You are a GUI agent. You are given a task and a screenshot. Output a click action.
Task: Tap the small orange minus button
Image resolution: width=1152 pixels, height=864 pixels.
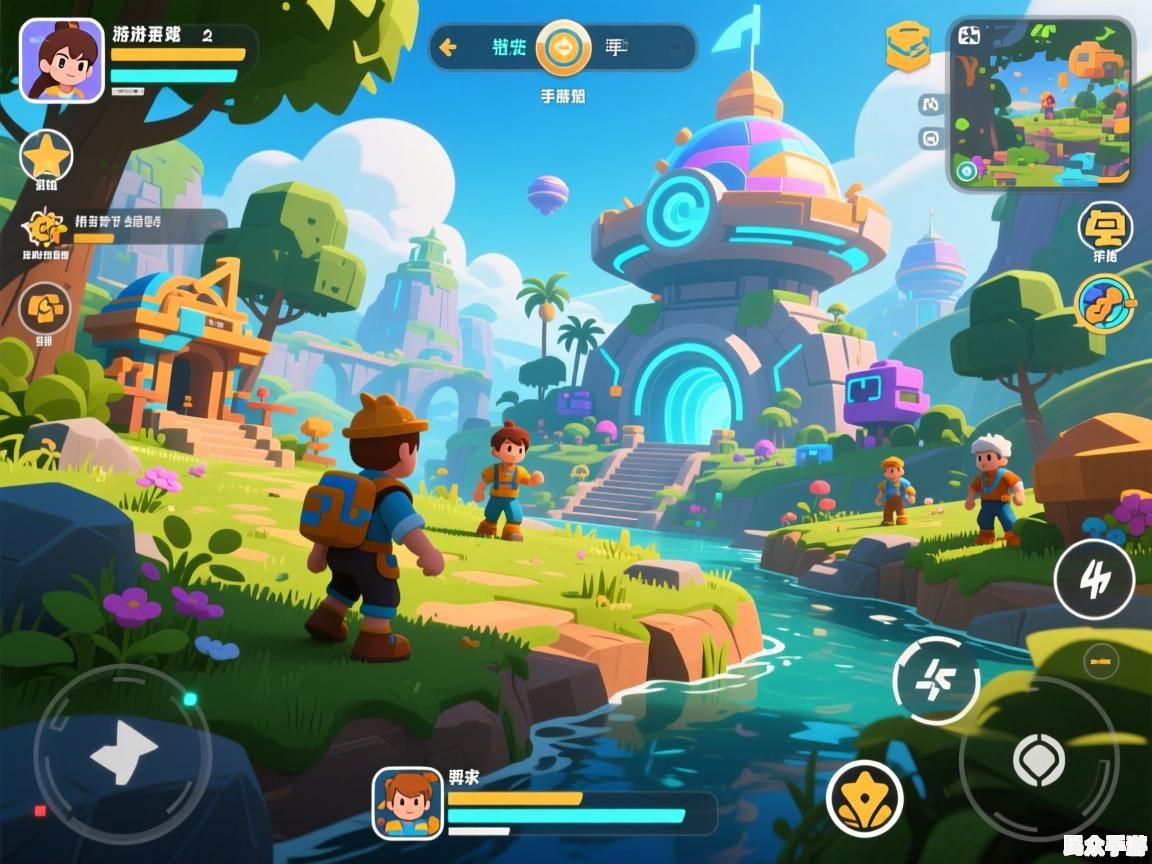[1101, 661]
